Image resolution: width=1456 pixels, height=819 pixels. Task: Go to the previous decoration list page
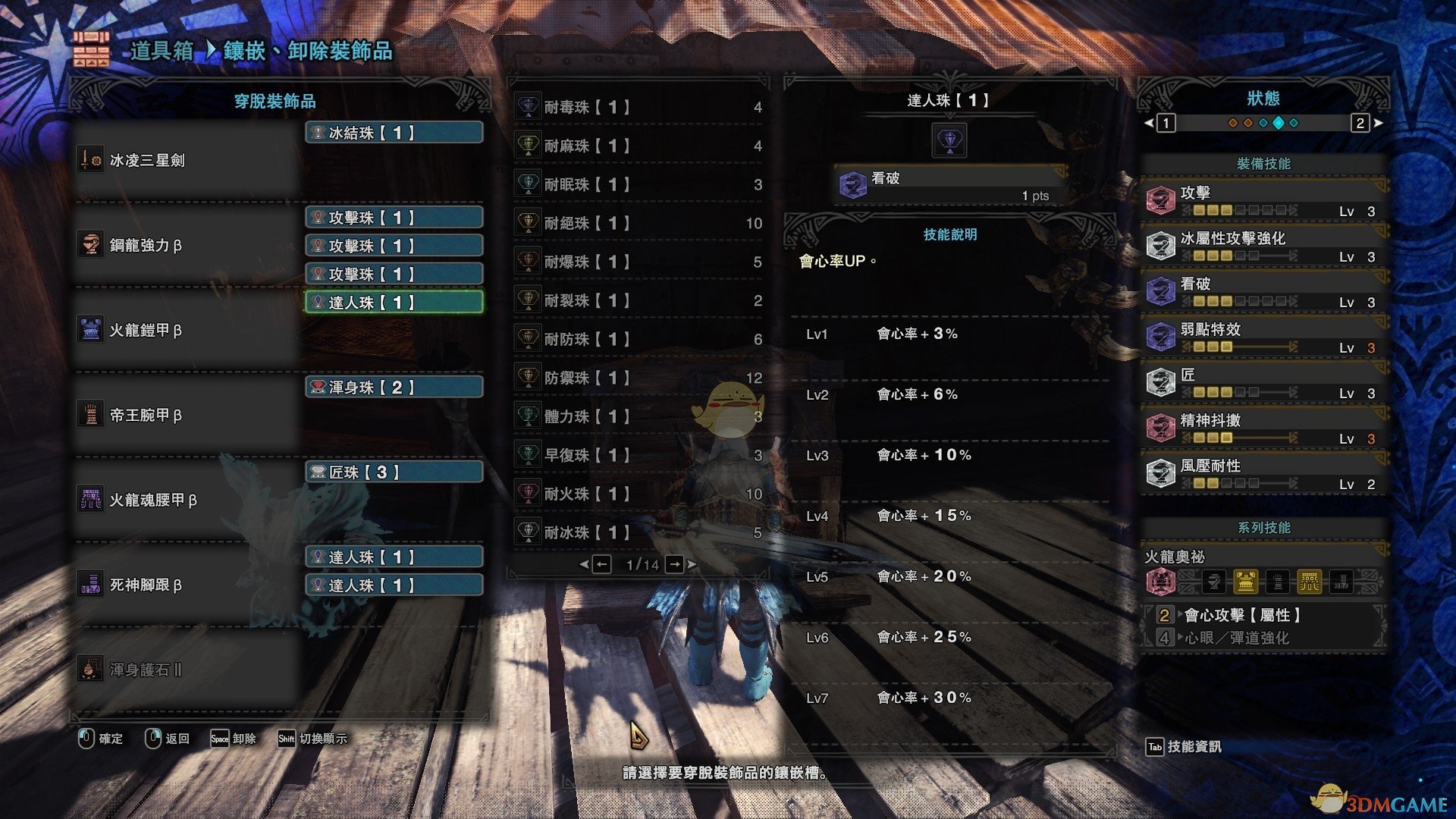pyautogui.click(x=601, y=564)
